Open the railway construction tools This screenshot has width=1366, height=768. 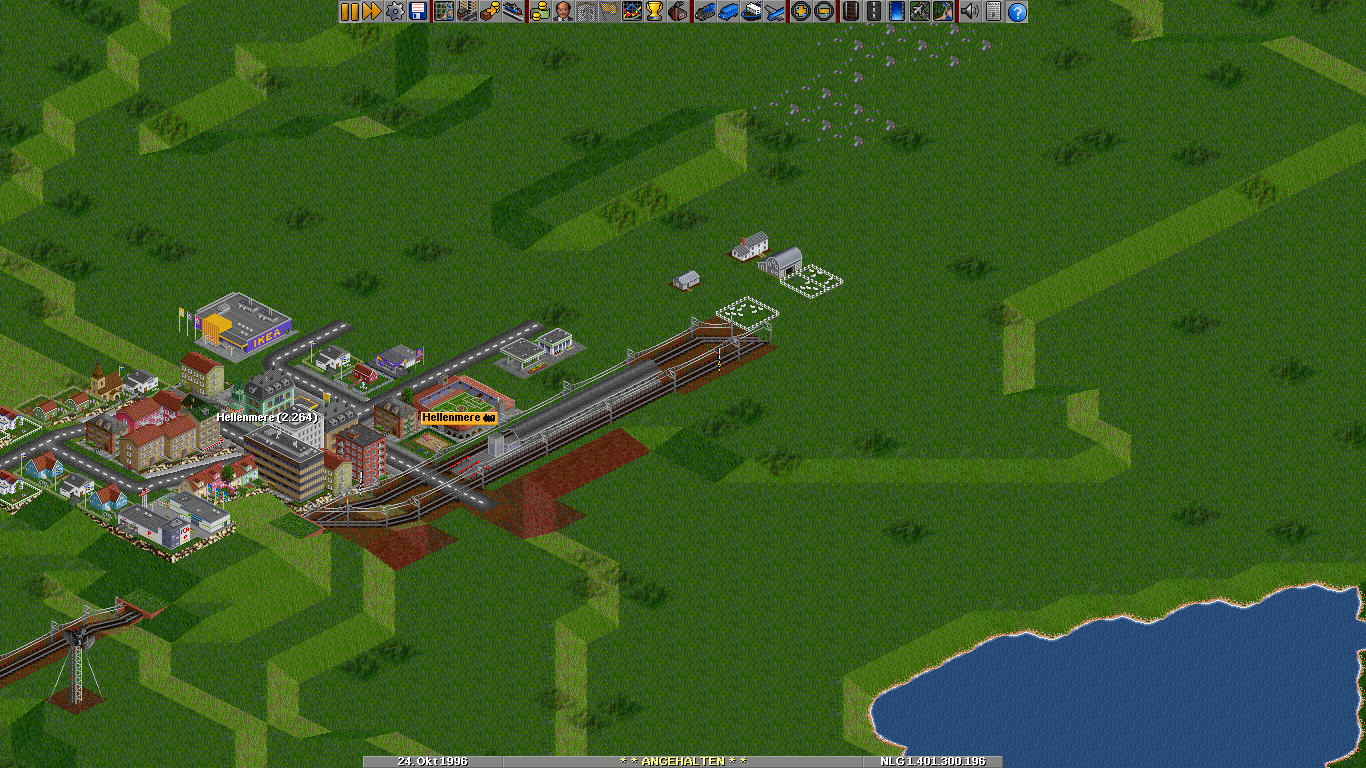[850, 12]
